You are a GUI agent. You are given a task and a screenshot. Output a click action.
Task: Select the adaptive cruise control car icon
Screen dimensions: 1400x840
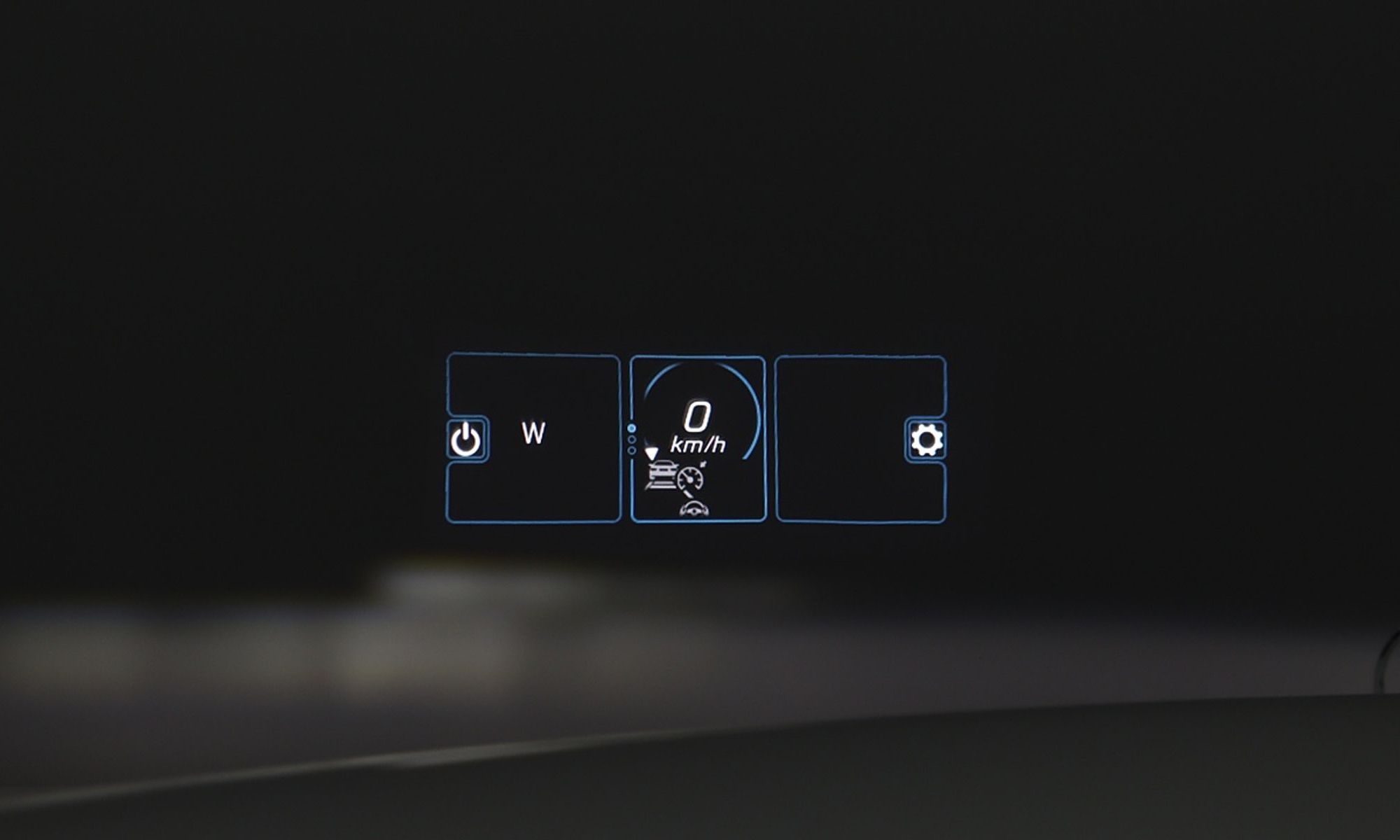[x=659, y=474]
